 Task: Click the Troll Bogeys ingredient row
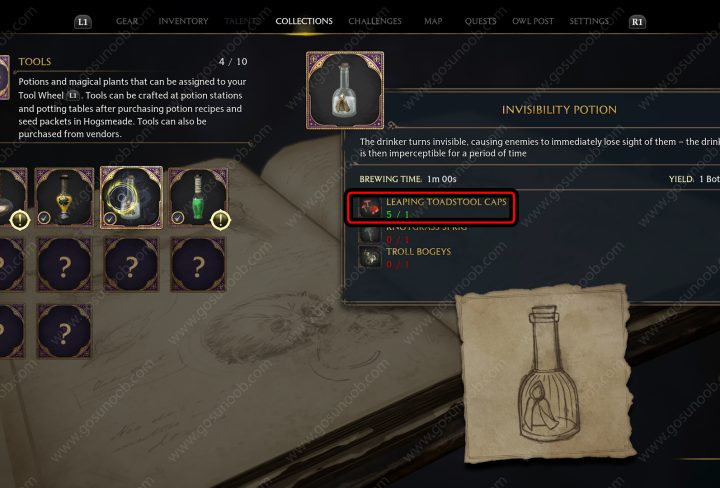point(420,257)
